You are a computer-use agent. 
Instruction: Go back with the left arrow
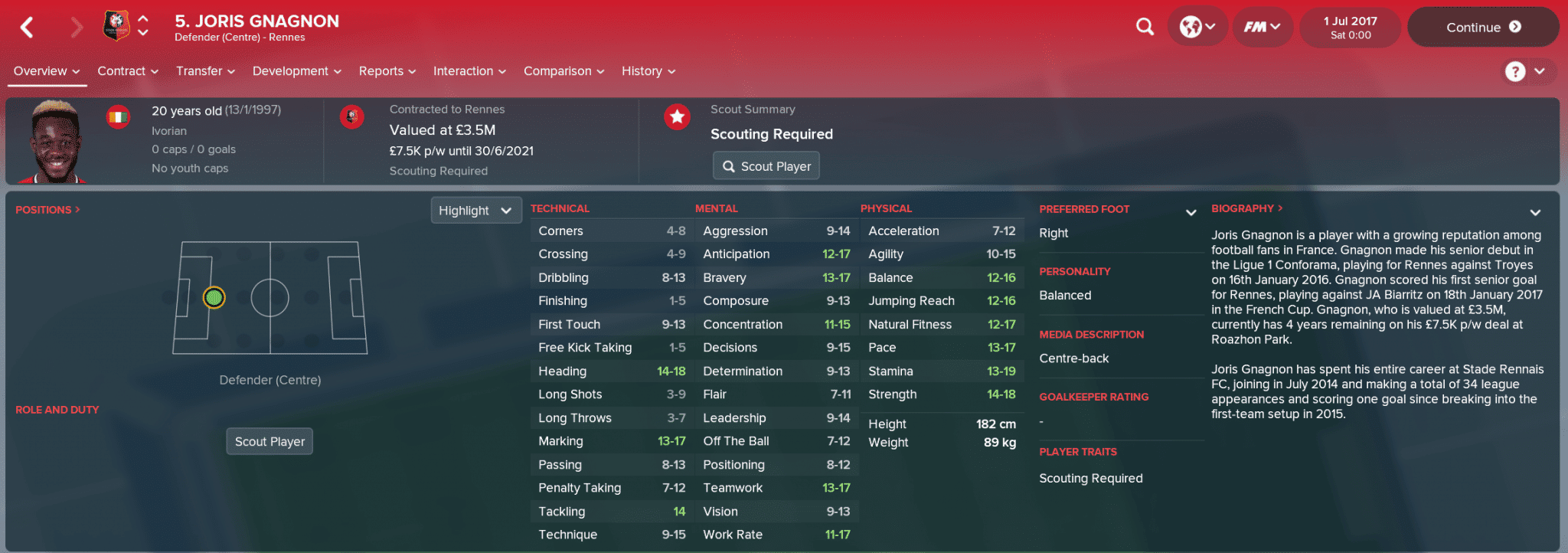28,28
